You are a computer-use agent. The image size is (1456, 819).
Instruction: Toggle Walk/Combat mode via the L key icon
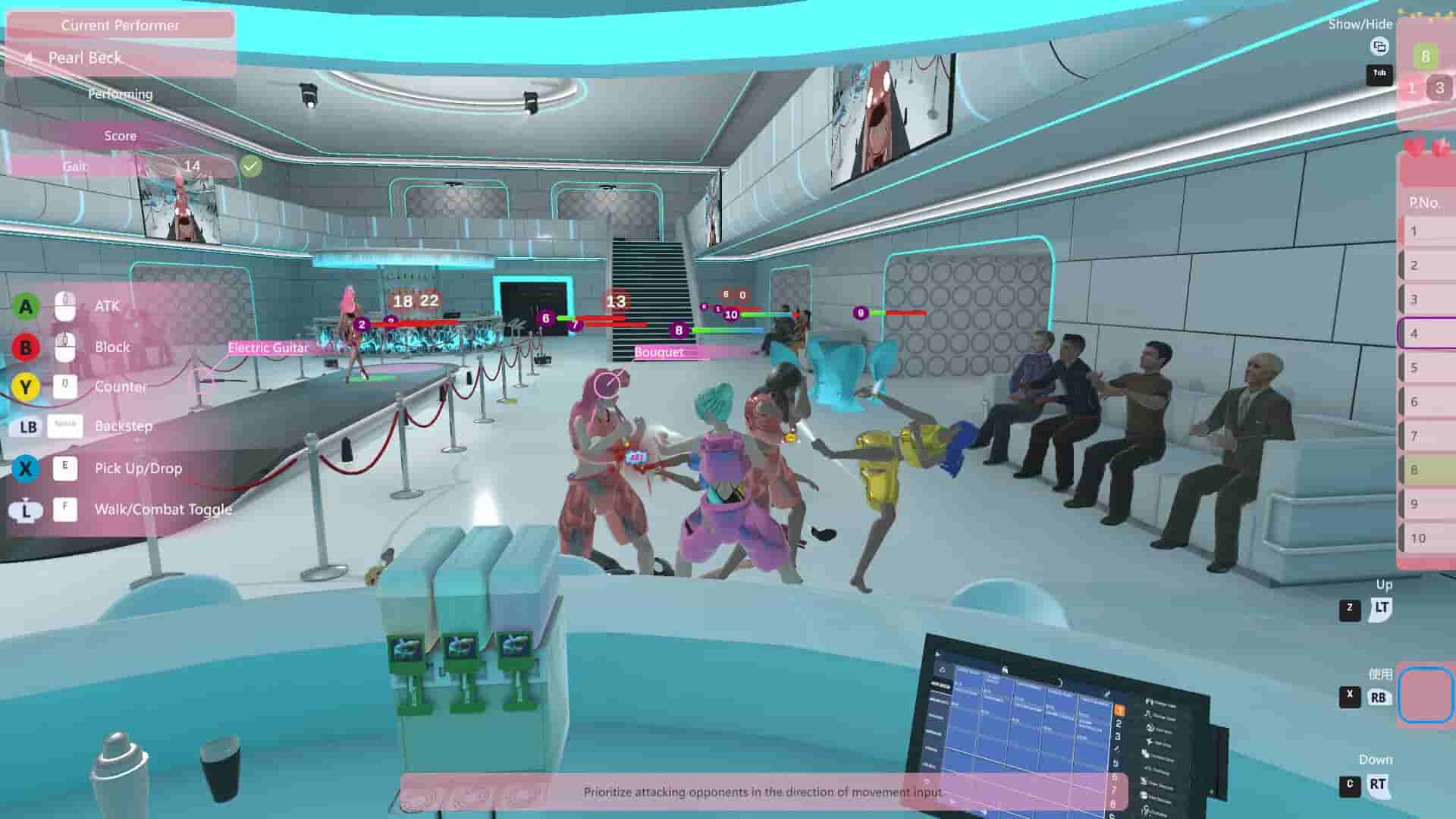pos(64,510)
